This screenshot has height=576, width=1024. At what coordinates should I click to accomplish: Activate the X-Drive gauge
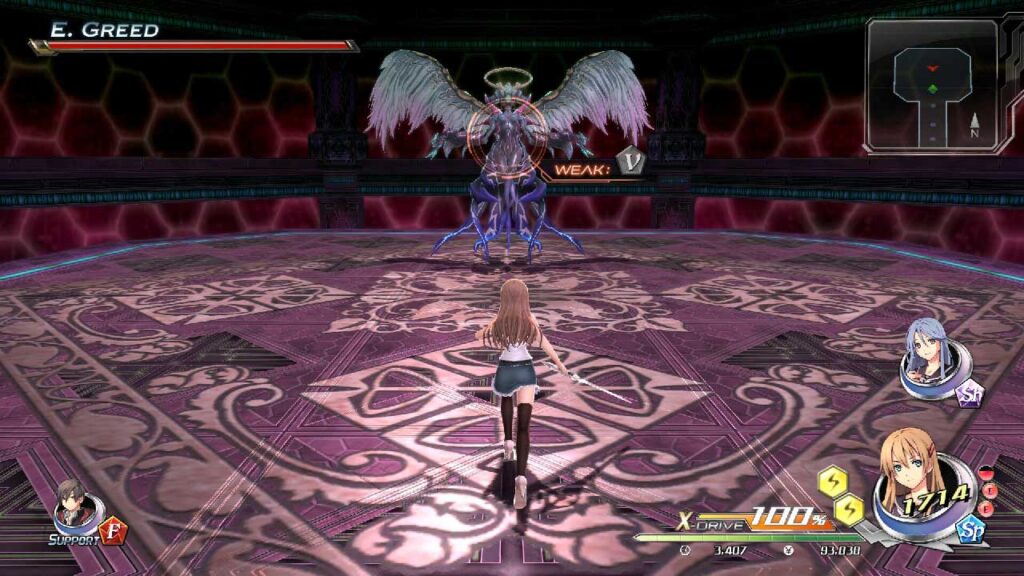coord(752,521)
